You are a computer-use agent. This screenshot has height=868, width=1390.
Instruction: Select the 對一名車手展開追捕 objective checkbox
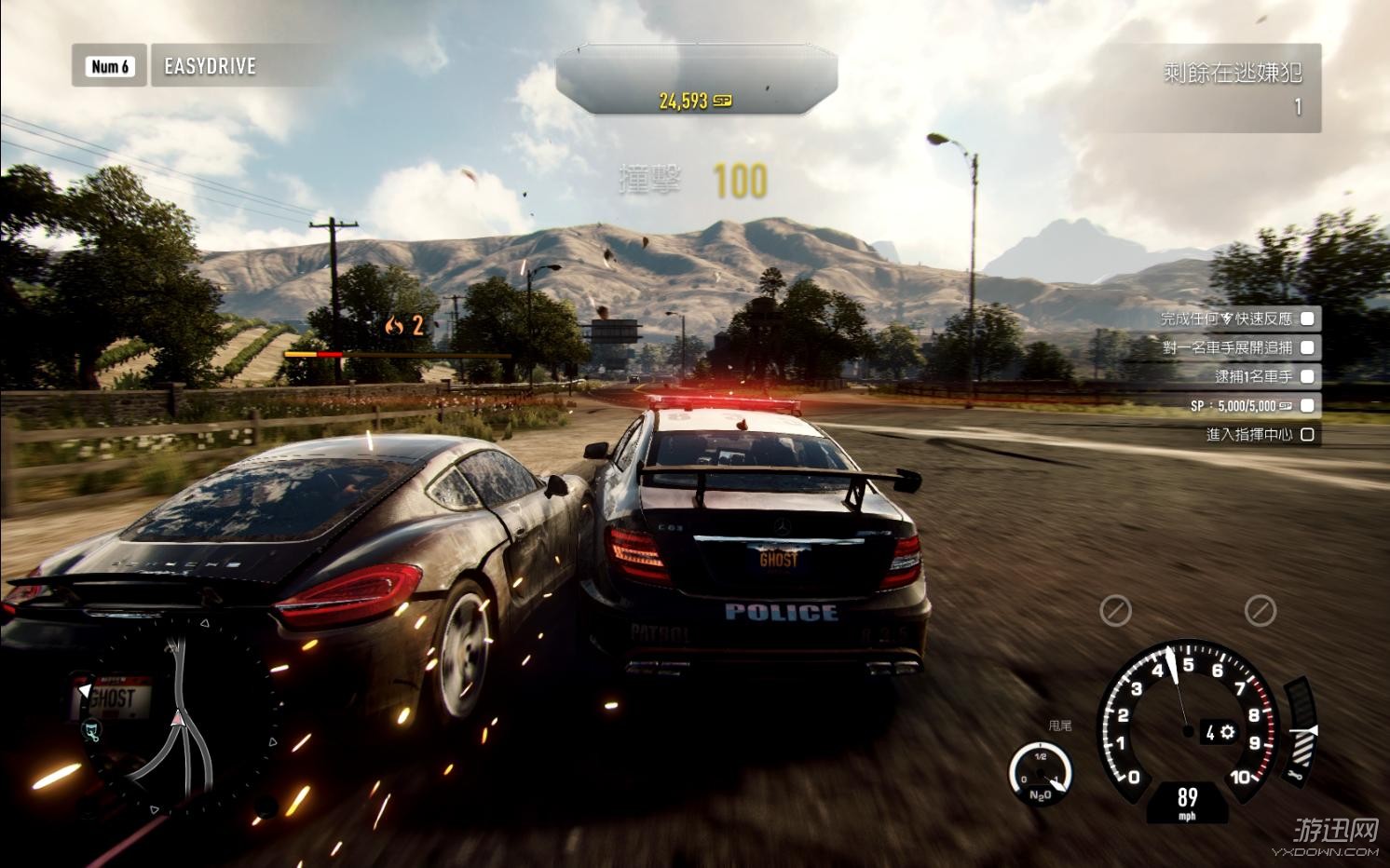[1307, 348]
